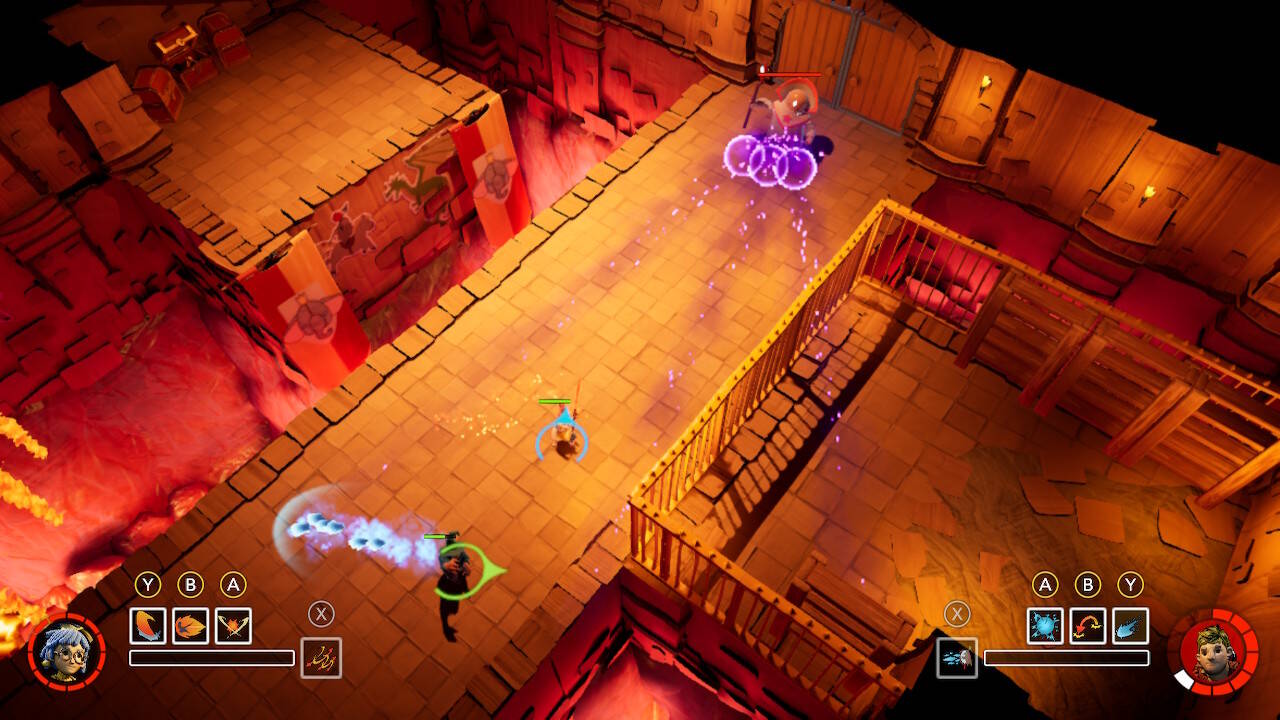Click the blond-haired character portrait

[1214, 651]
